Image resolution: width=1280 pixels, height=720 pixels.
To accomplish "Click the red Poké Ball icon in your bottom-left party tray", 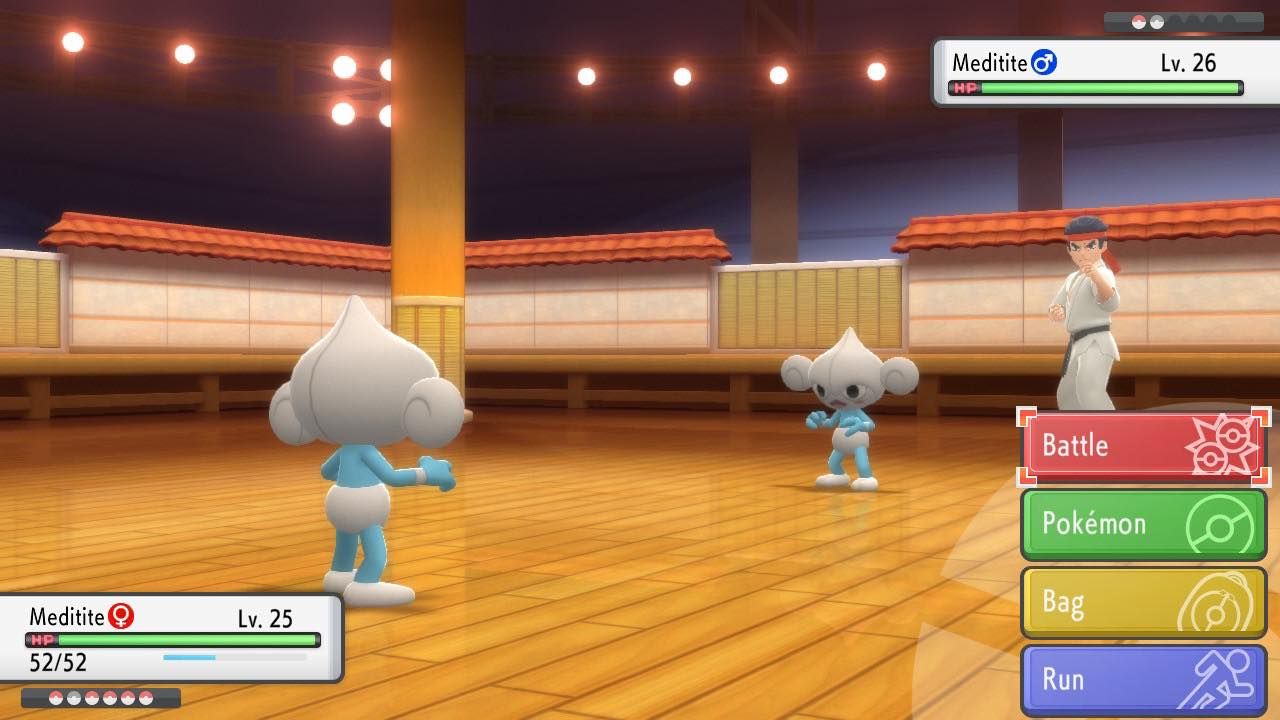I will tap(55, 697).
